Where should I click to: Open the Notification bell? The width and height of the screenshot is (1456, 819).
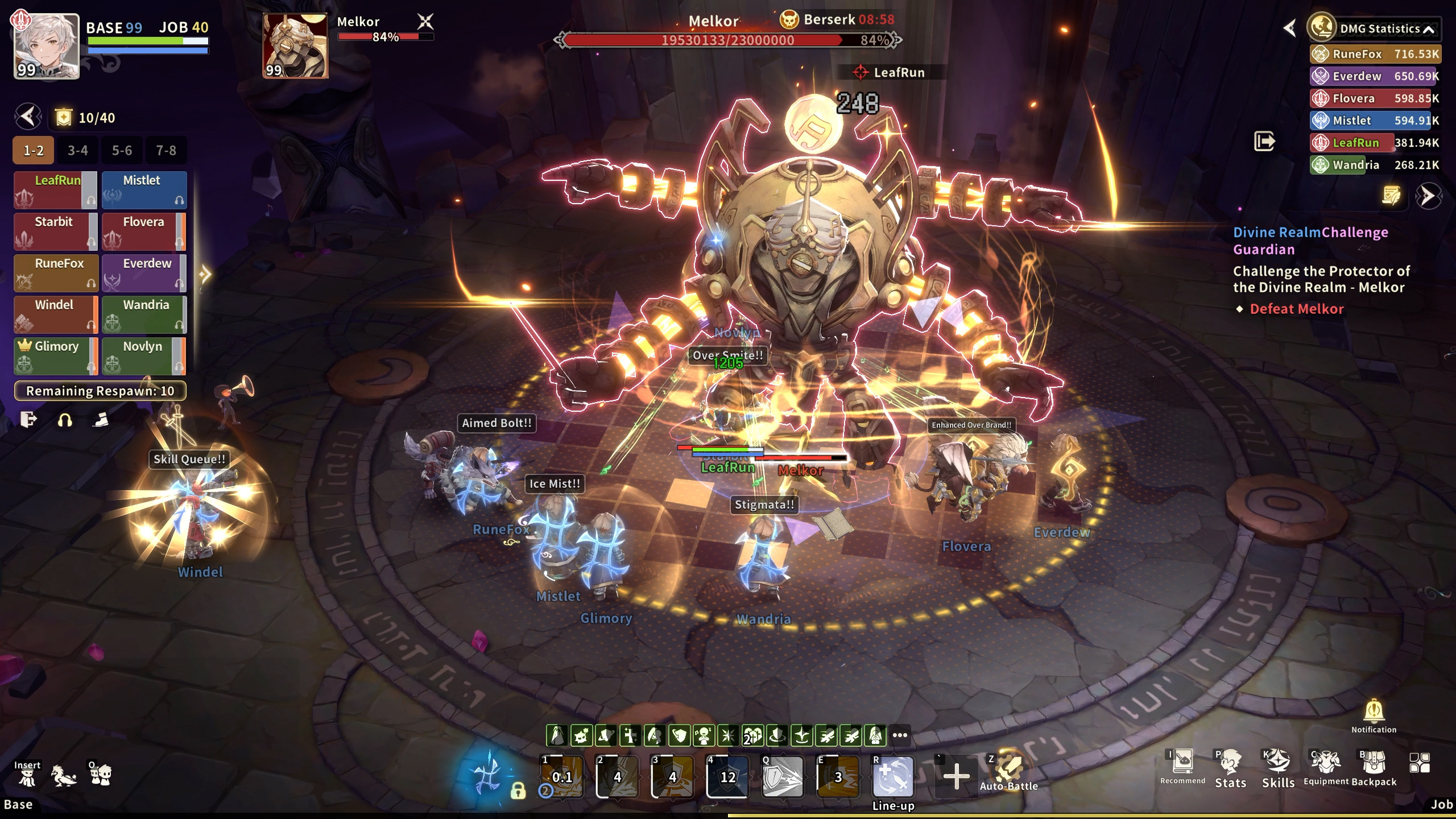(x=1374, y=715)
